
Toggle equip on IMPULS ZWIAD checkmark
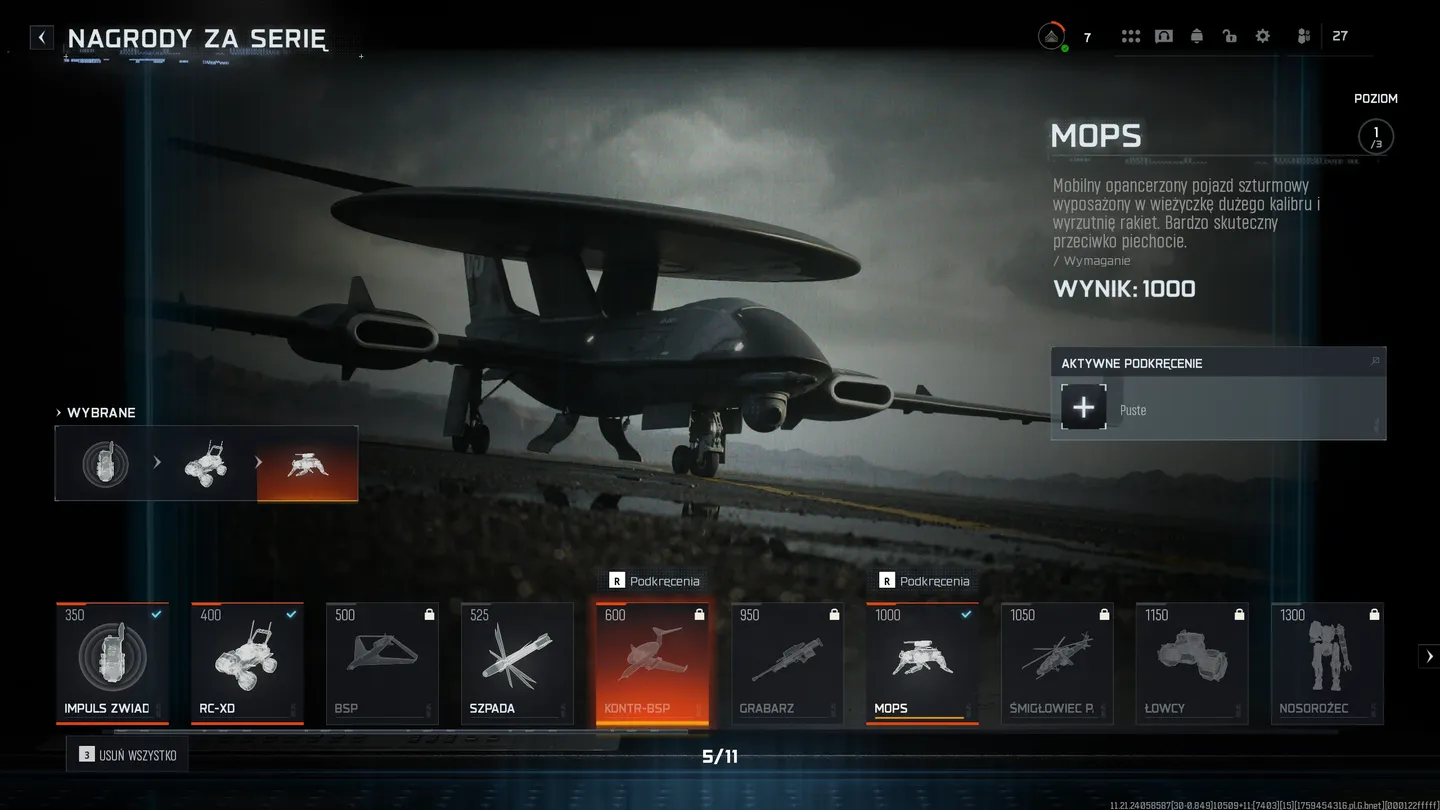click(156, 616)
